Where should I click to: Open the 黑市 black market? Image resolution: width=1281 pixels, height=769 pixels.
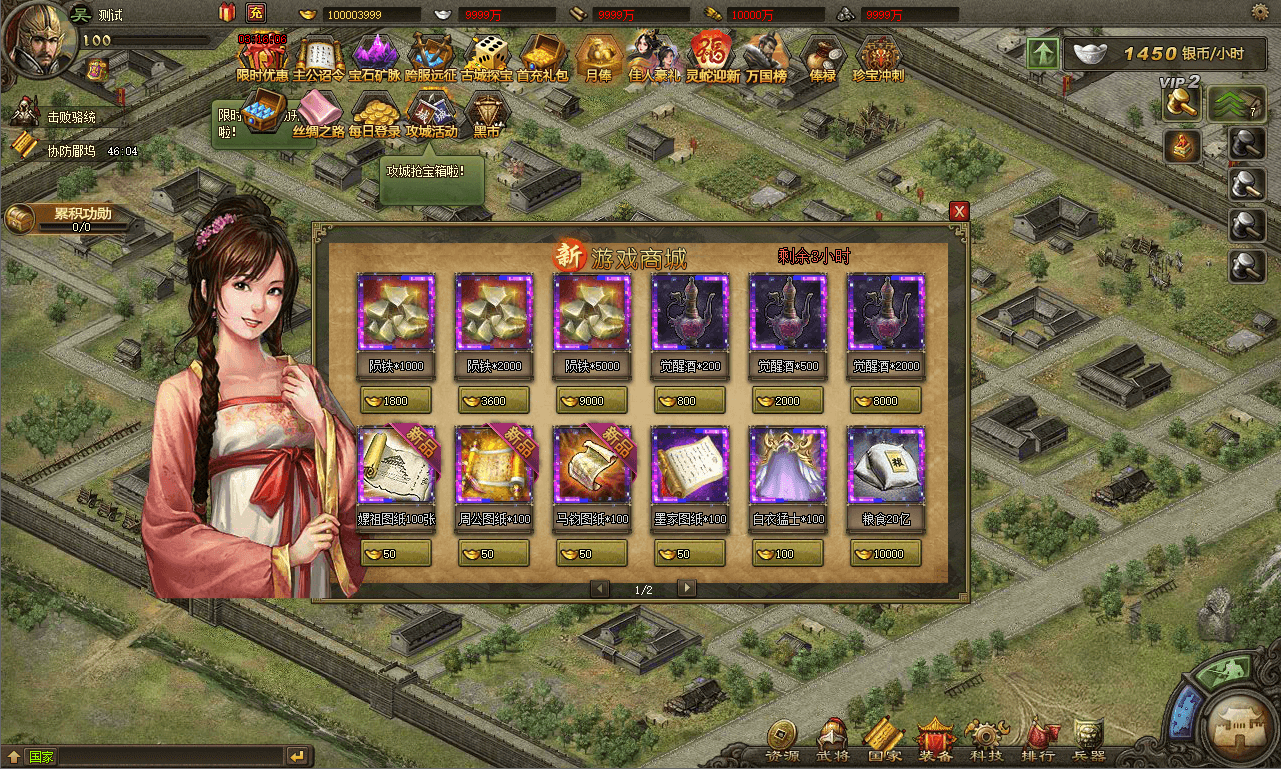487,113
